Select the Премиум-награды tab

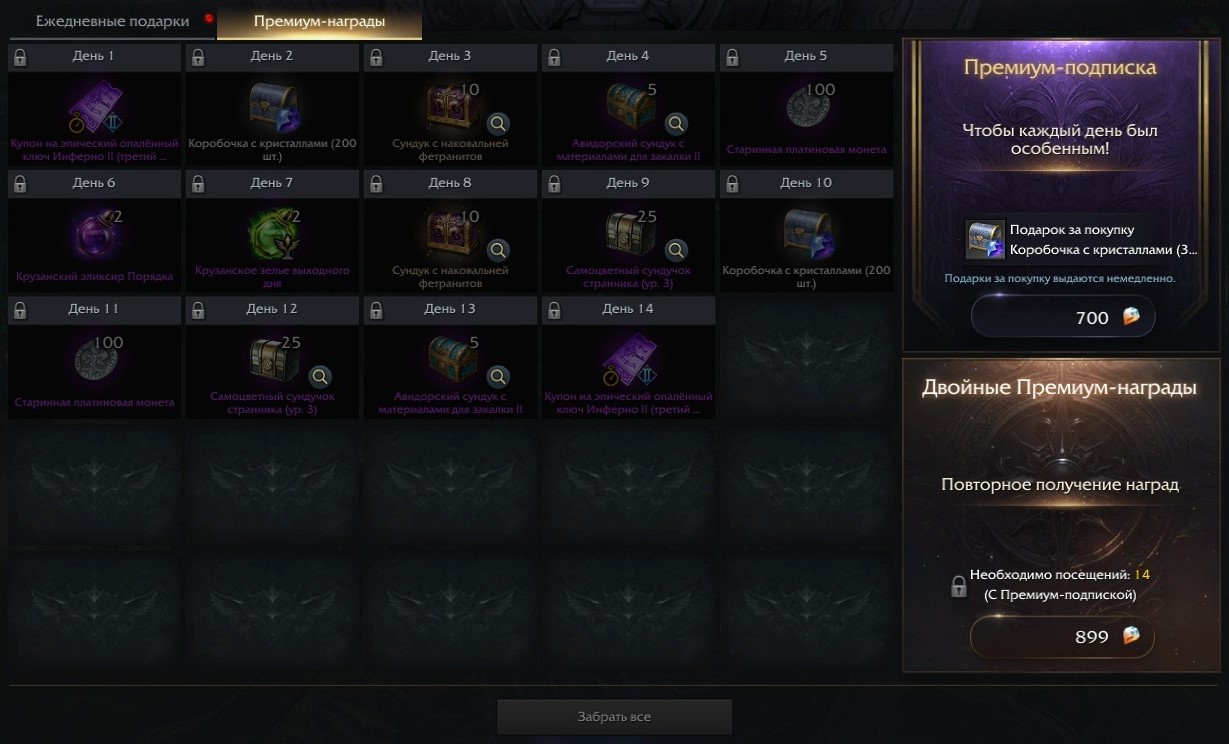click(319, 21)
